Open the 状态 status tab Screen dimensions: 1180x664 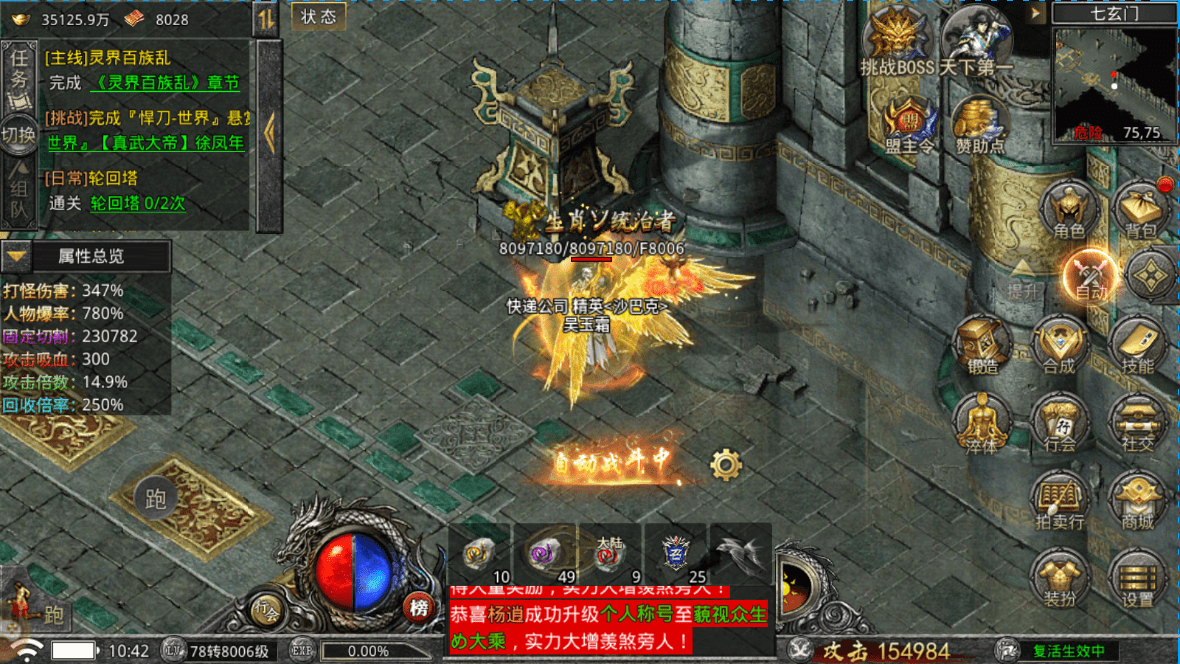click(x=318, y=16)
